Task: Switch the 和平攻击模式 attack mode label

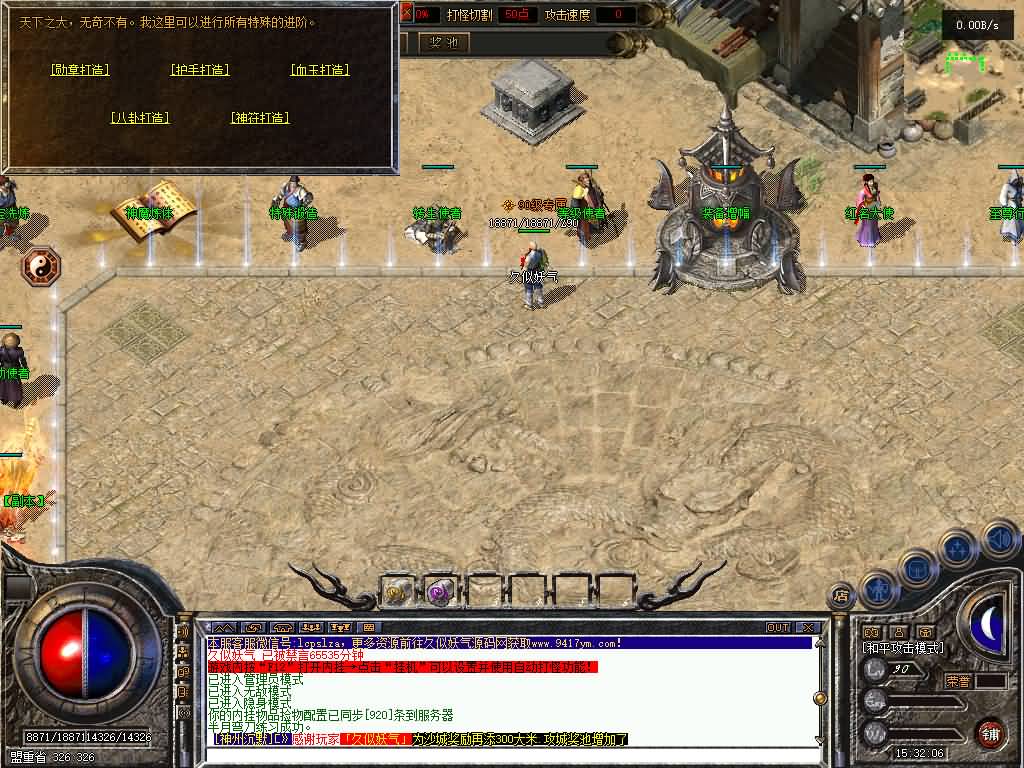Action: [x=903, y=648]
